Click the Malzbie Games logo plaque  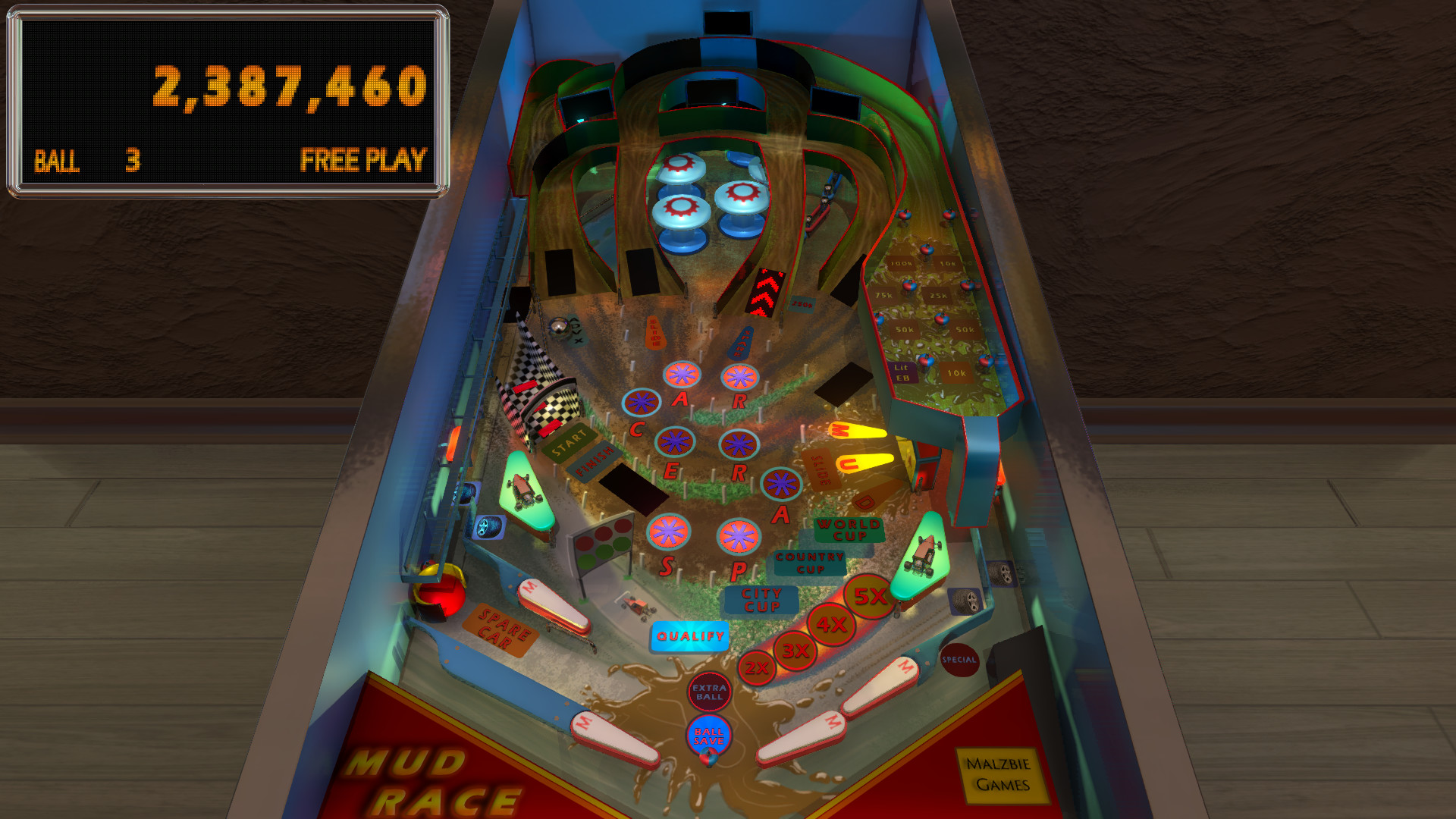(997, 772)
